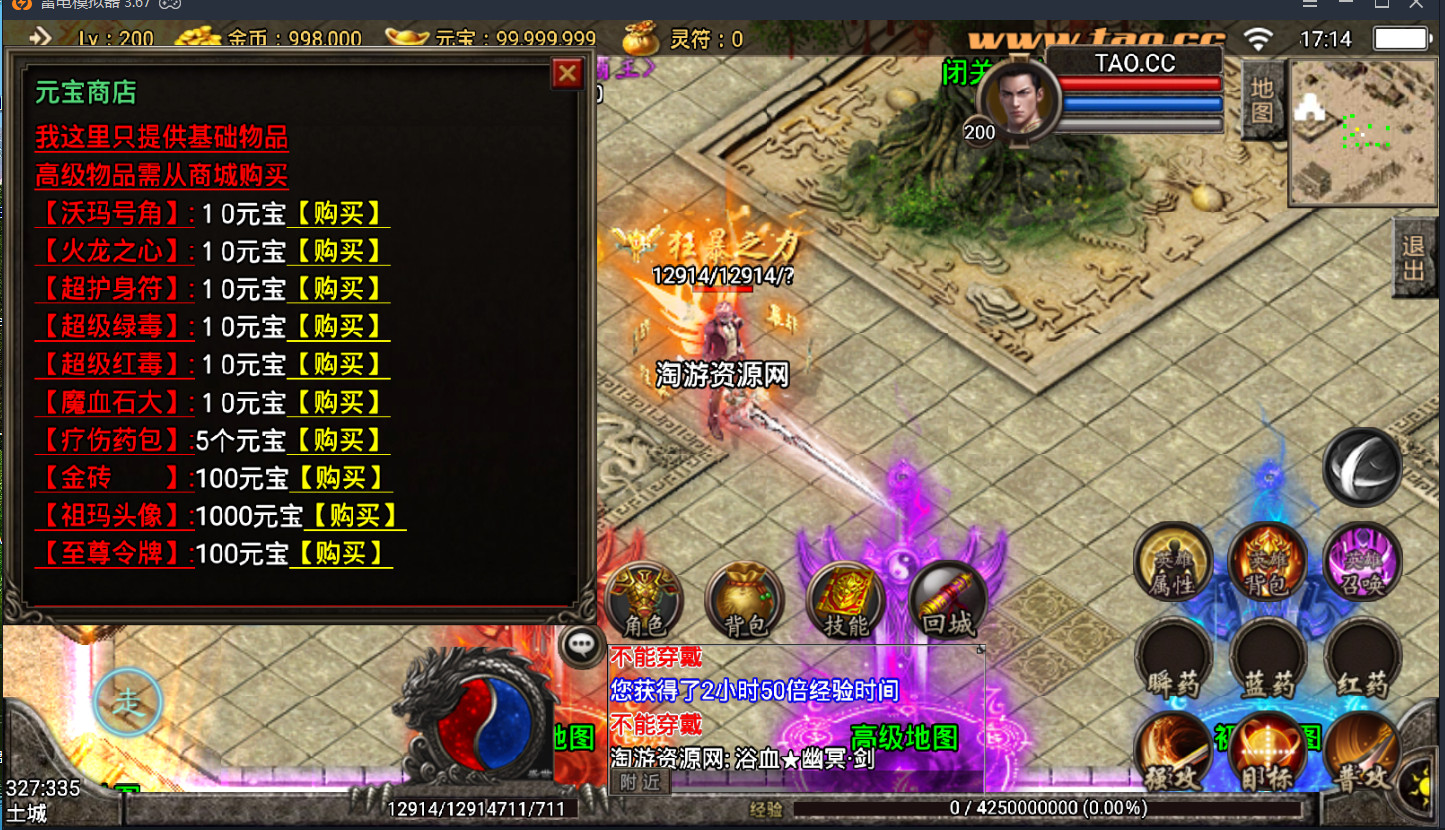This screenshot has height=830, width=1445.
Task: Open the 背包 inventory bag
Action: coord(745,601)
